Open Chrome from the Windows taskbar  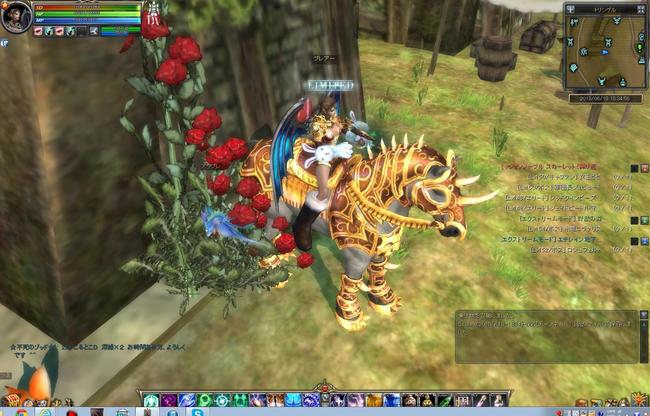point(21,411)
